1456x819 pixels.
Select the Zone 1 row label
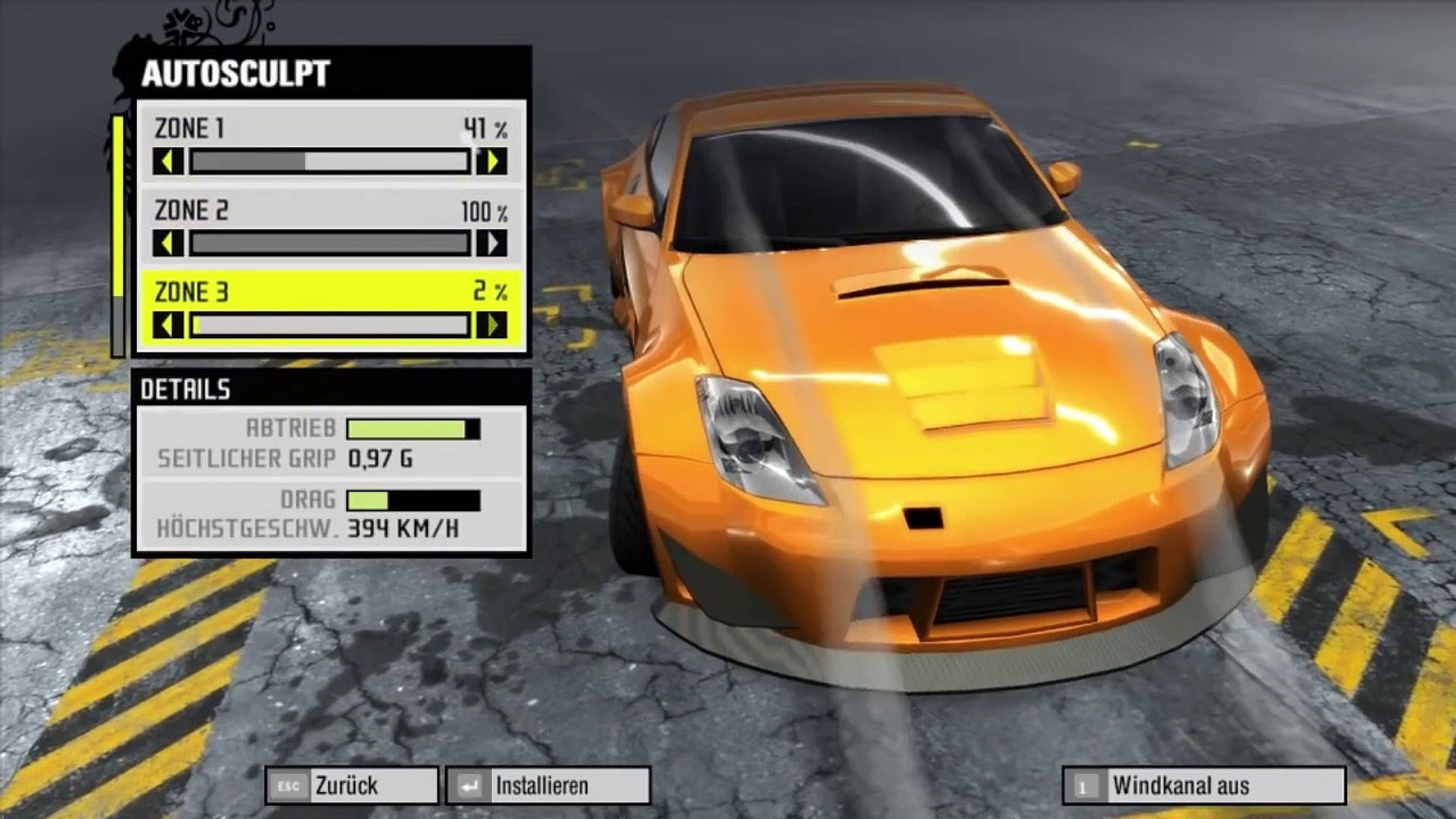click(x=190, y=128)
